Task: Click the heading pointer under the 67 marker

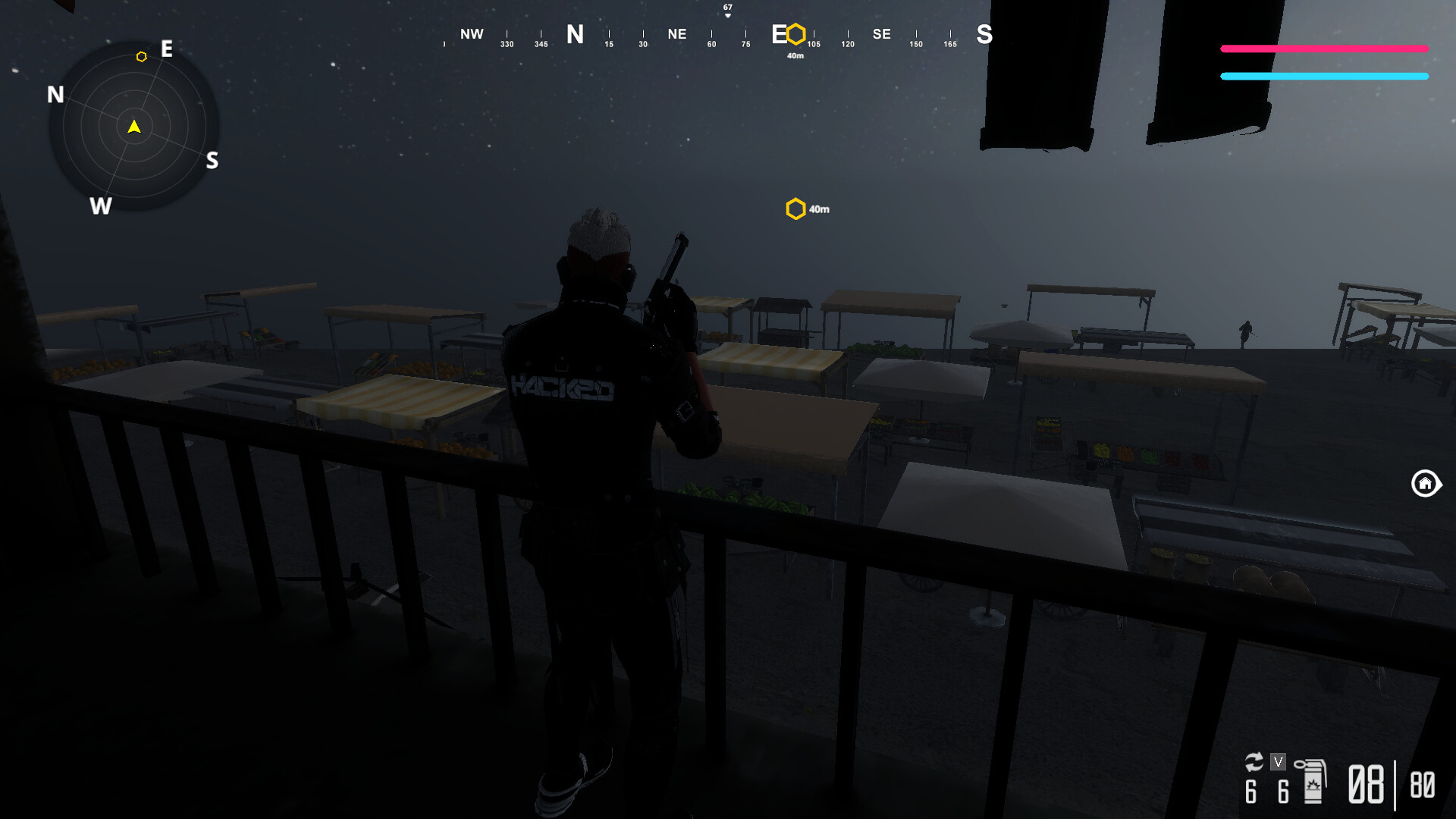Action: click(726, 15)
